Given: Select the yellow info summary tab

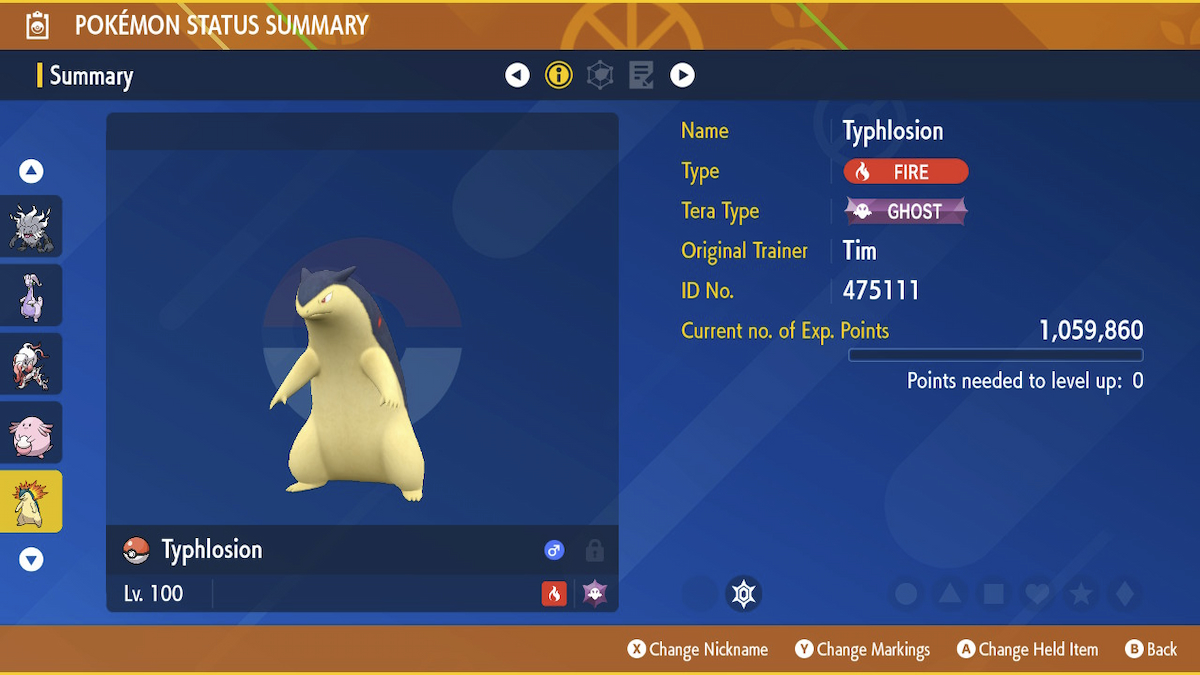Looking at the screenshot, I should [558, 75].
